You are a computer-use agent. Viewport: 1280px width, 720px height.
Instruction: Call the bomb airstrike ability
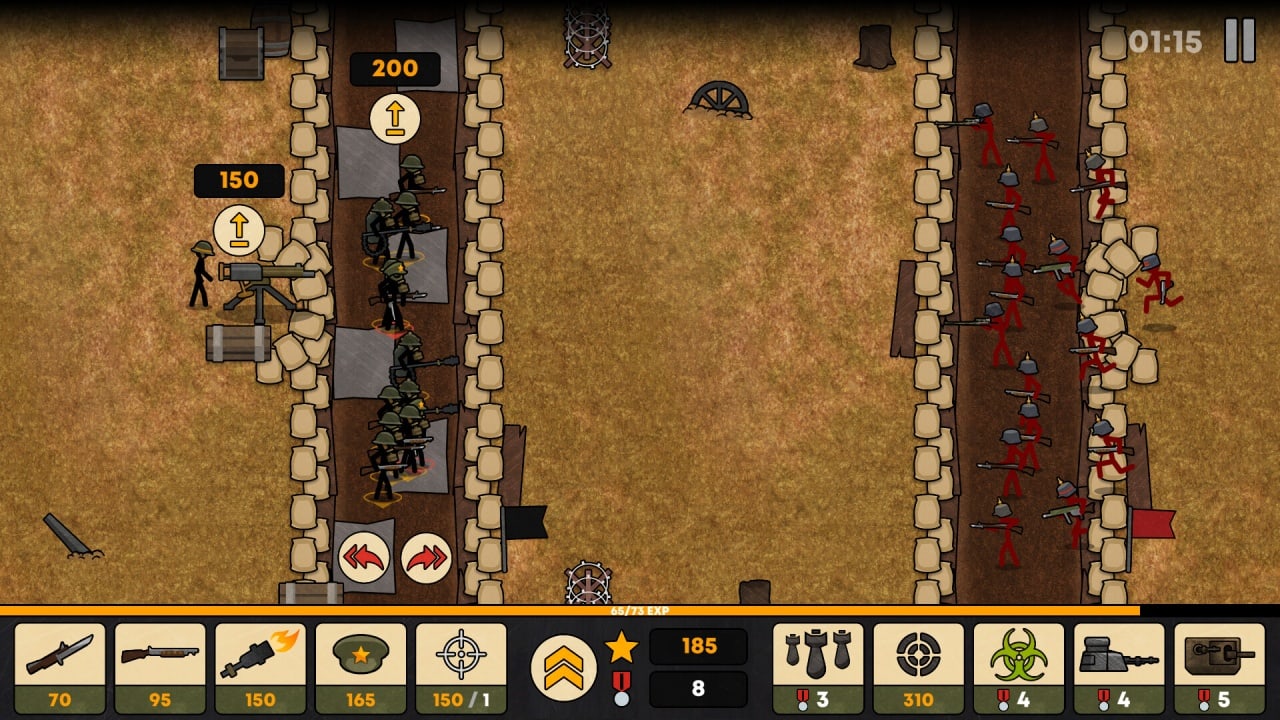[818, 667]
